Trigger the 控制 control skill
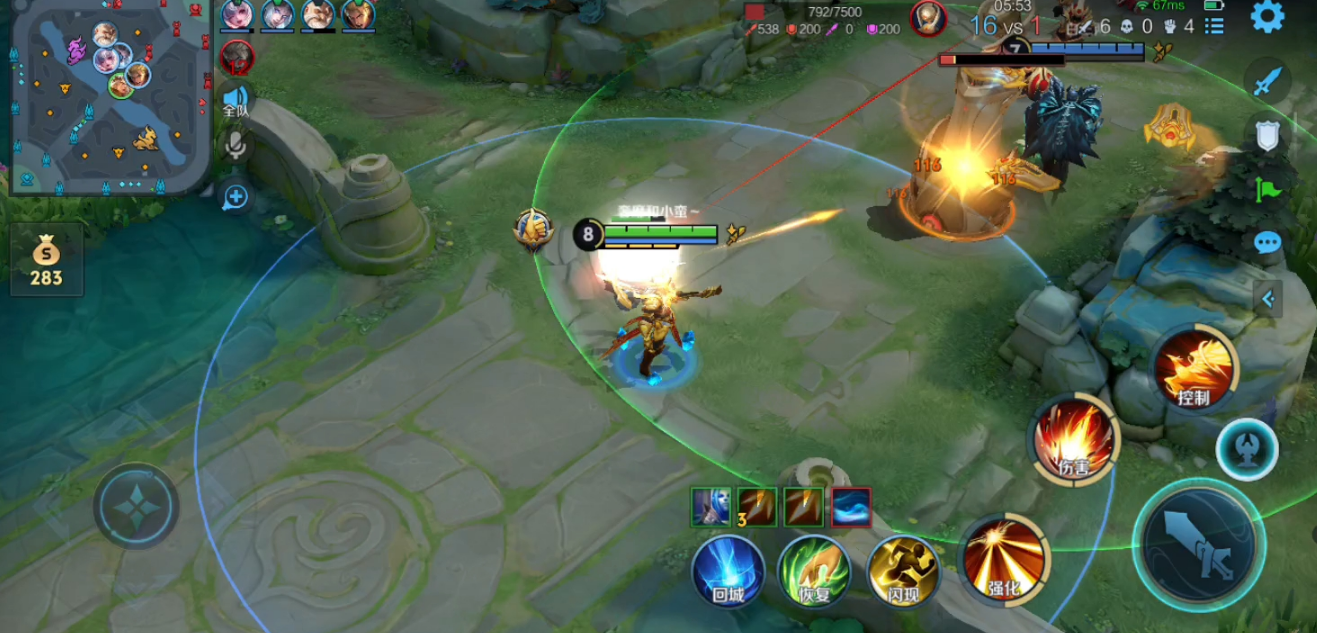 coord(1194,368)
